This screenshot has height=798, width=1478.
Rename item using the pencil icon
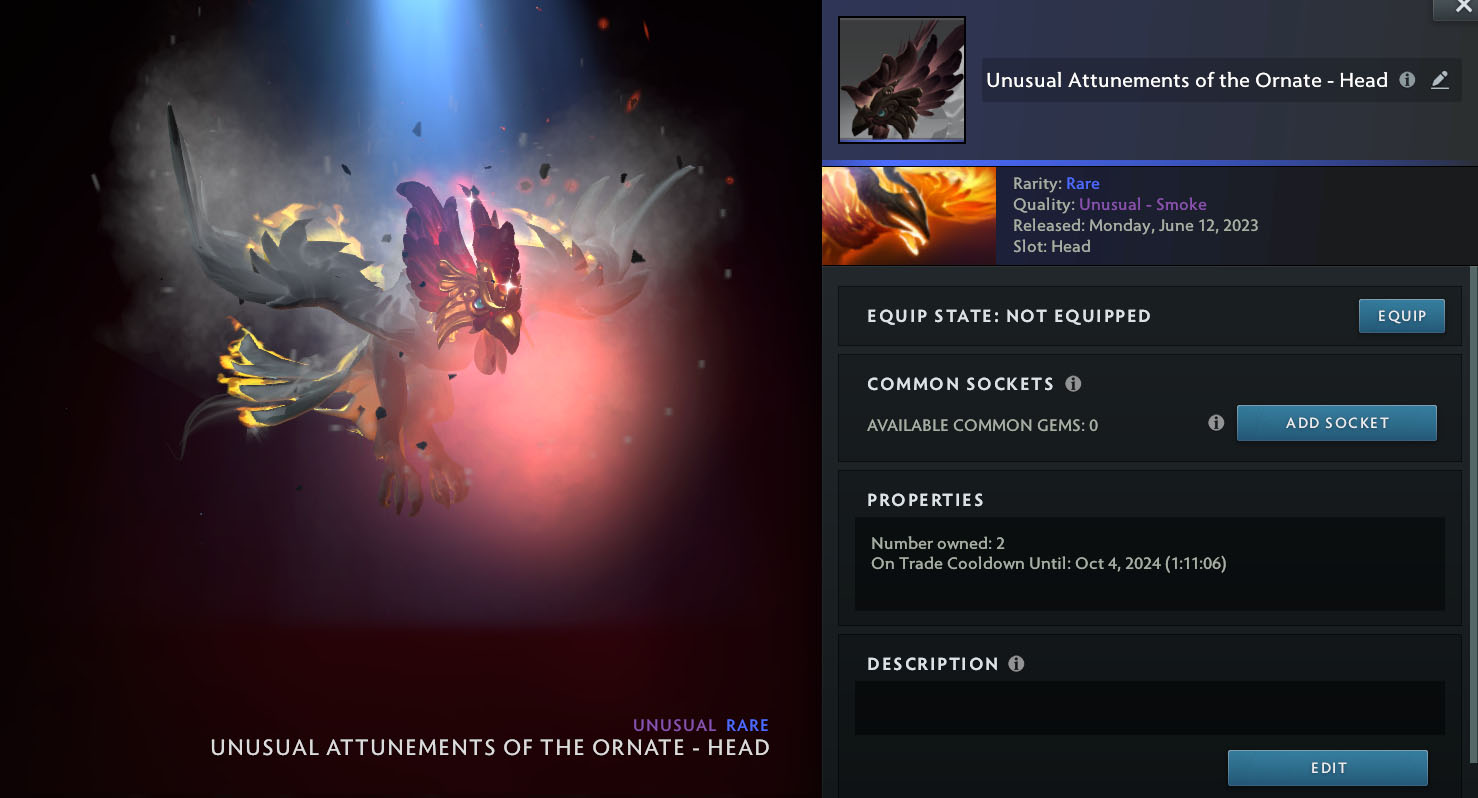1440,80
